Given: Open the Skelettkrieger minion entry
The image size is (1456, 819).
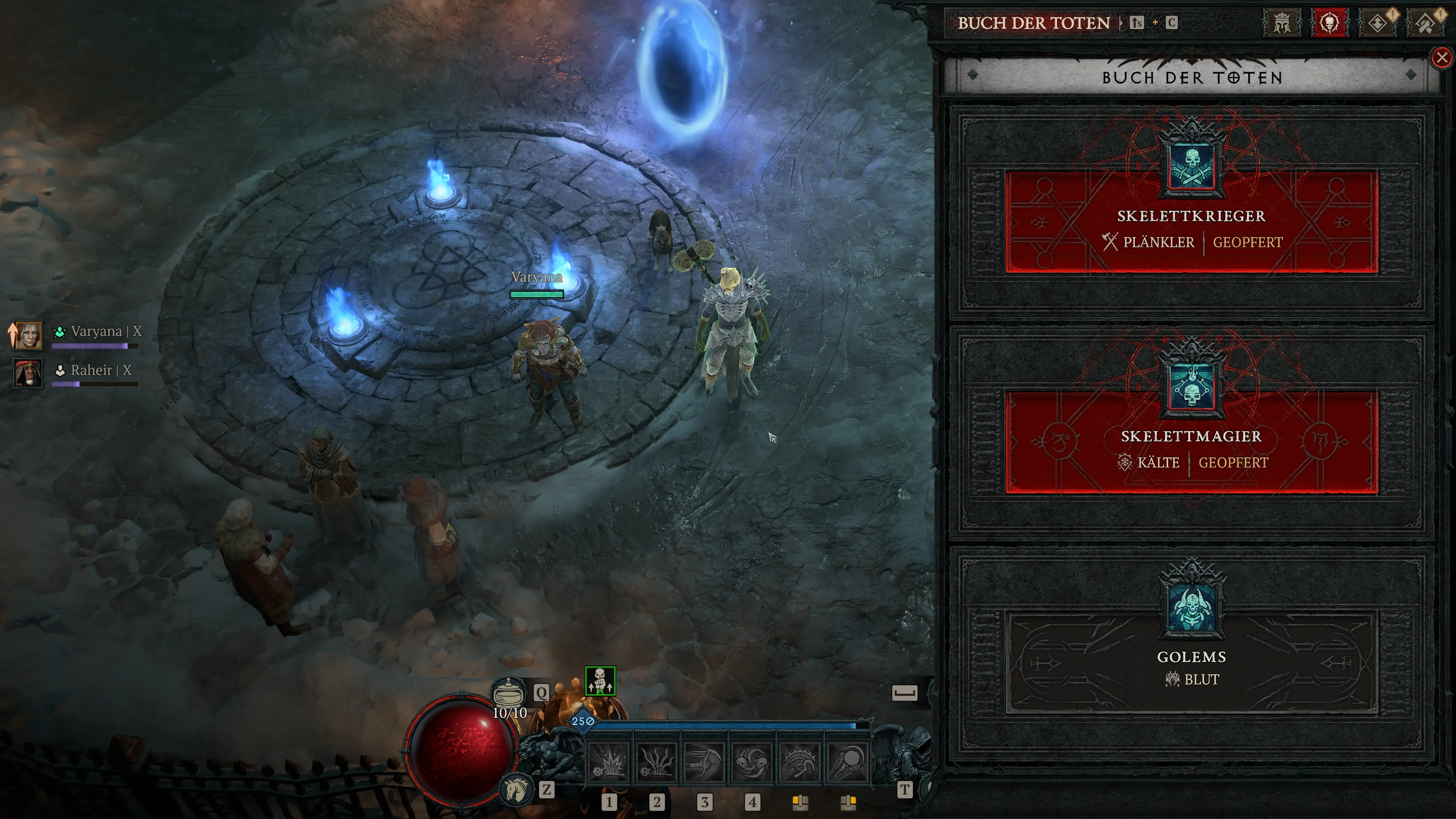Looking at the screenshot, I should click(x=1191, y=222).
